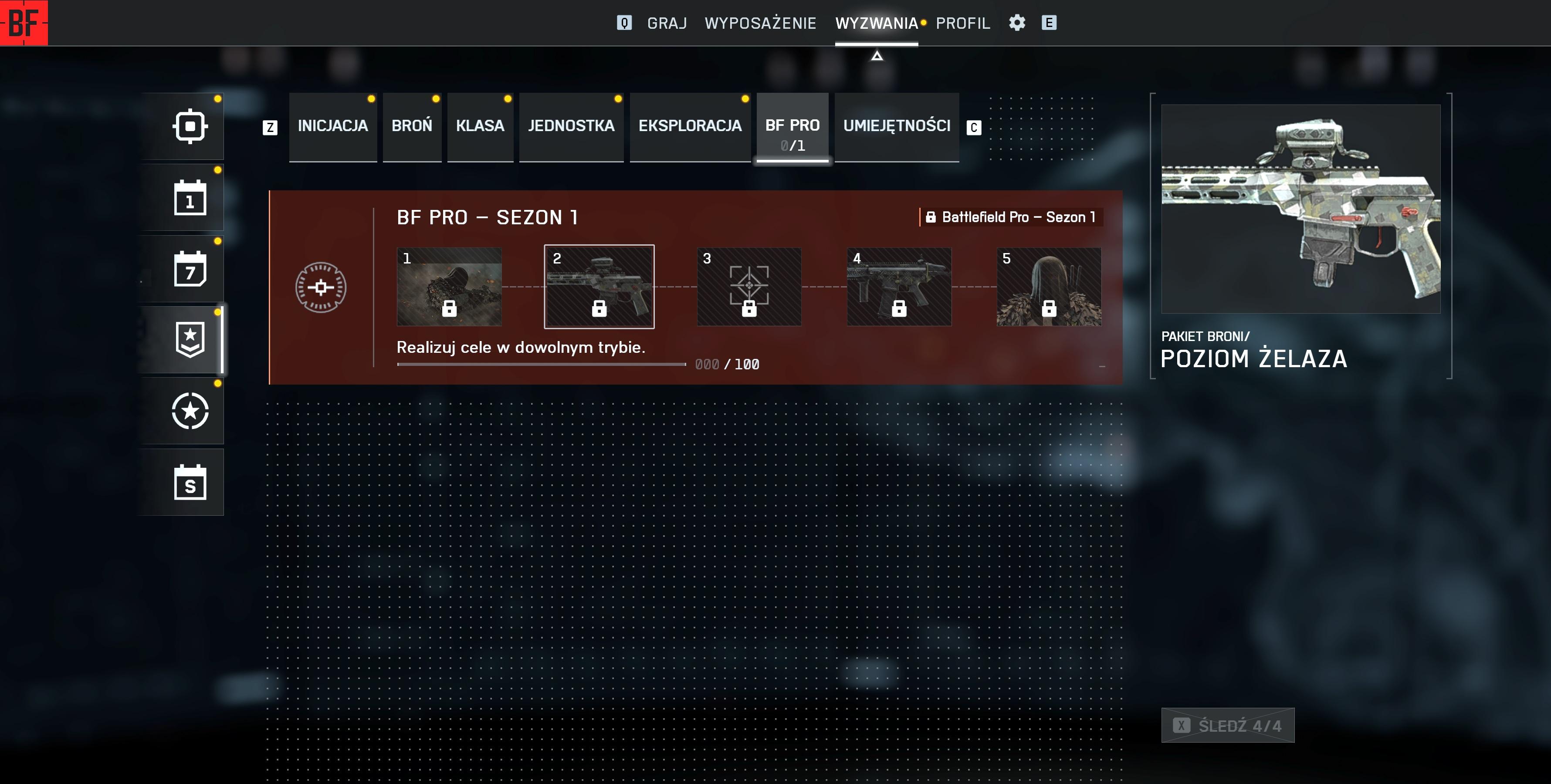The height and width of the screenshot is (784, 1551).
Task: Open the UMIEJĘTNOŚCI tab
Action: [x=896, y=126]
